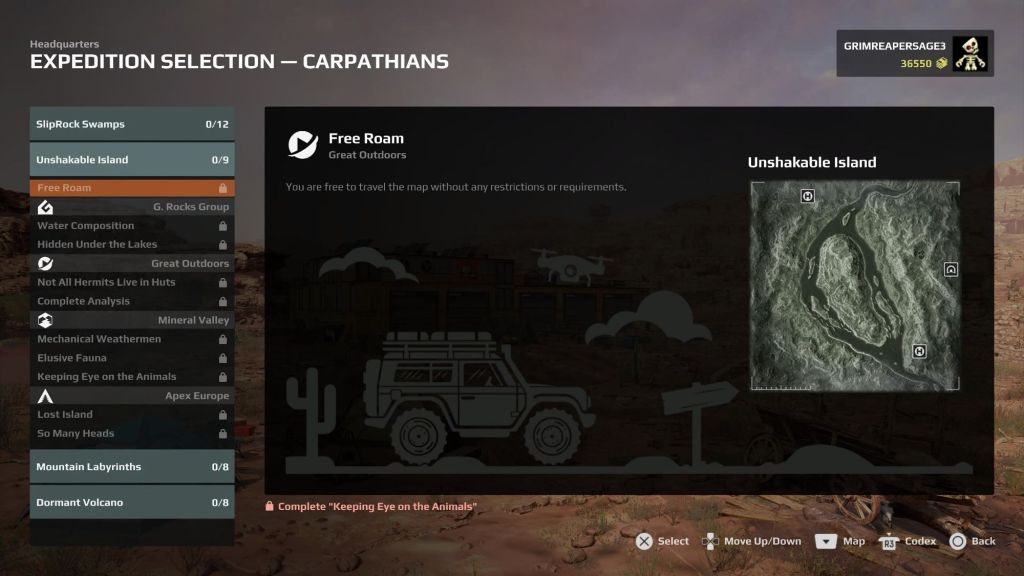Choose the Mechanical Weathermen expedition
Image resolution: width=1024 pixels, height=576 pixels.
click(x=132, y=339)
